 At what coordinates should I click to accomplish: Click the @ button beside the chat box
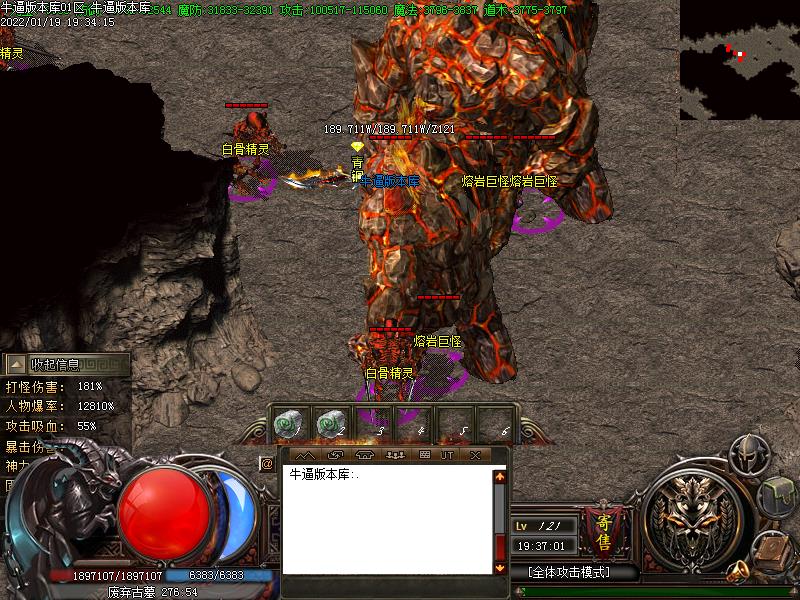(267, 463)
